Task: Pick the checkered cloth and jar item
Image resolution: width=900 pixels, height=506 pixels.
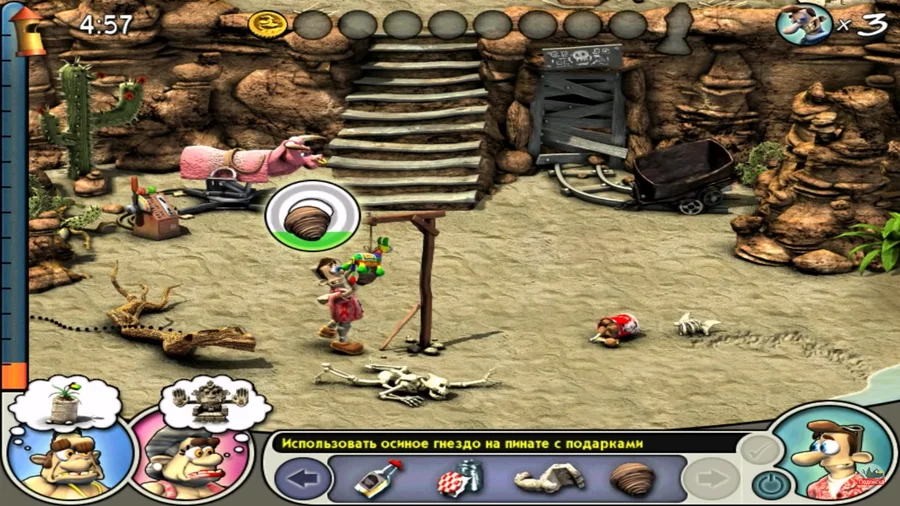Action: 454,480
